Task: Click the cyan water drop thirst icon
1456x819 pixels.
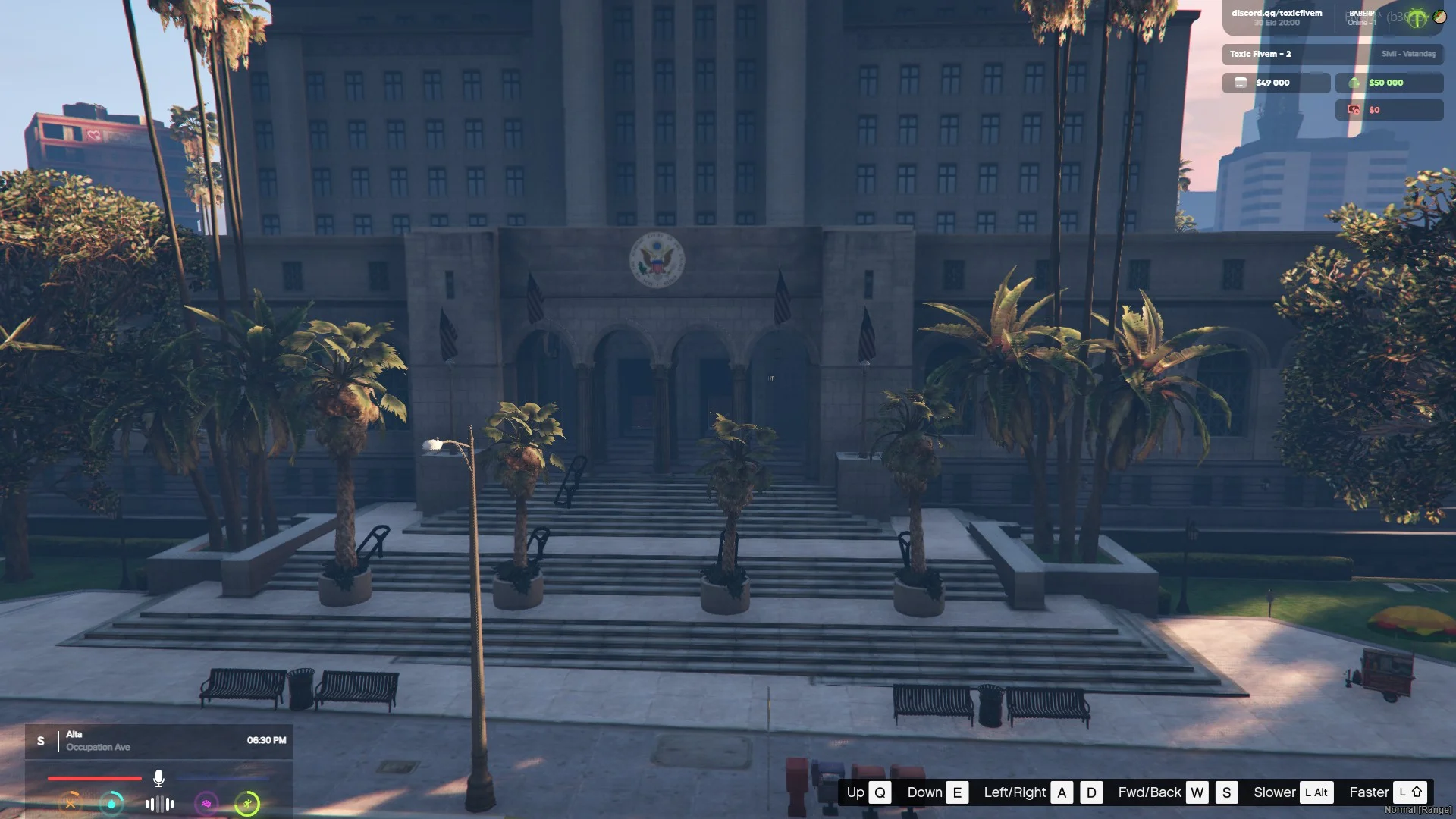Action: coord(111,803)
